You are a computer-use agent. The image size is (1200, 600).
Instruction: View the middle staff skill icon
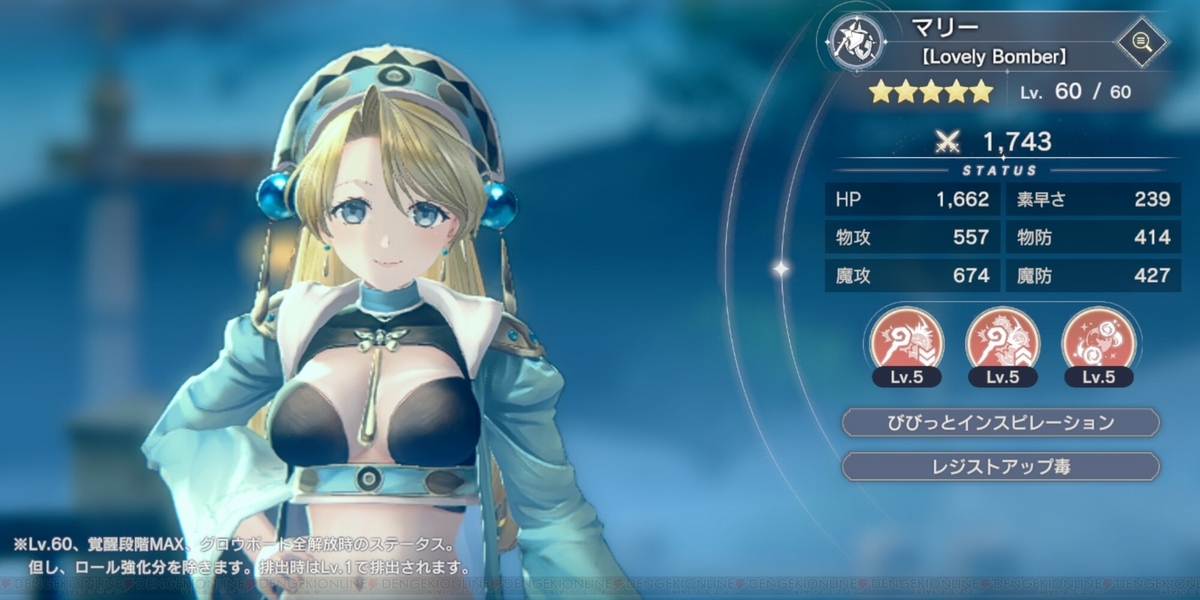[x=1001, y=339]
